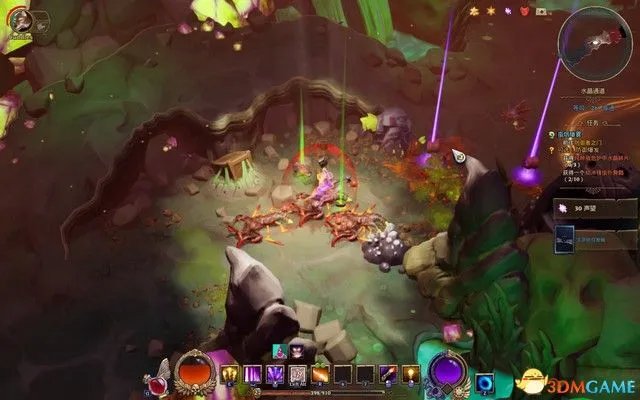This screenshot has height=400, width=640.
Task: Select the purple wand skill slot
Action: [387, 374]
